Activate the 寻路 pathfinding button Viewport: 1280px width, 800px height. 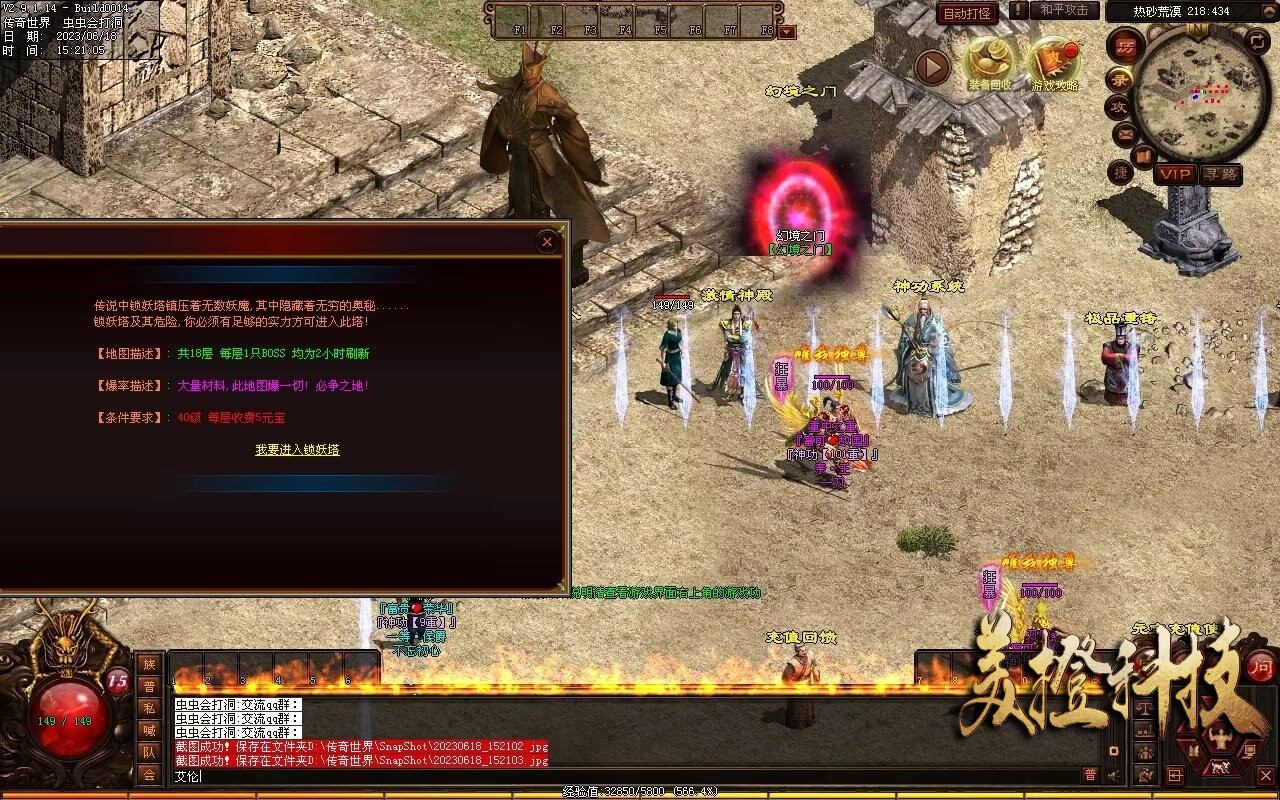pyautogui.click(x=1219, y=174)
